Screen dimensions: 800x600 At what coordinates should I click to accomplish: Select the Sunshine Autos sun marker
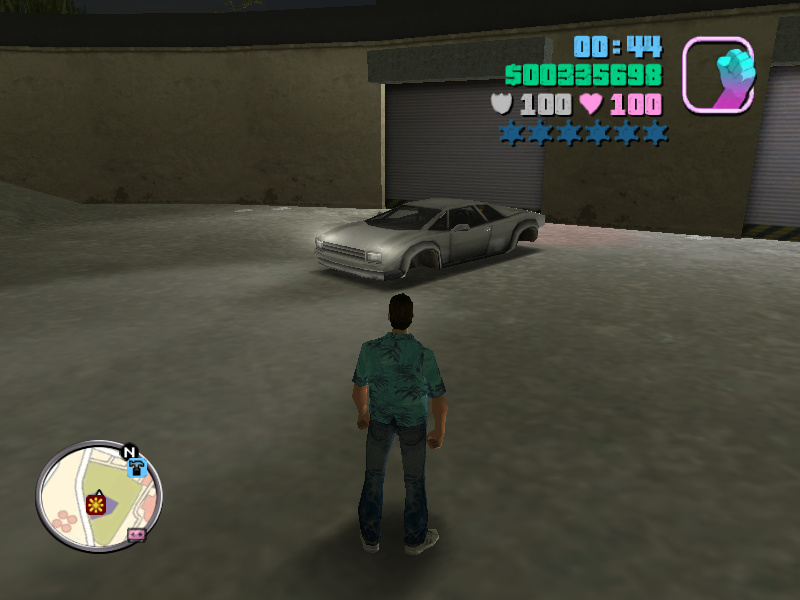[x=97, y=503]
